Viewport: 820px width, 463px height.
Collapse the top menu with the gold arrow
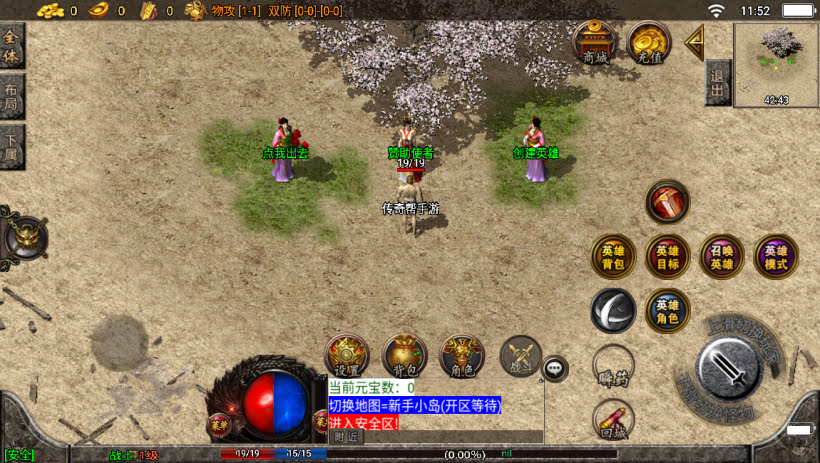click(695, 42)
